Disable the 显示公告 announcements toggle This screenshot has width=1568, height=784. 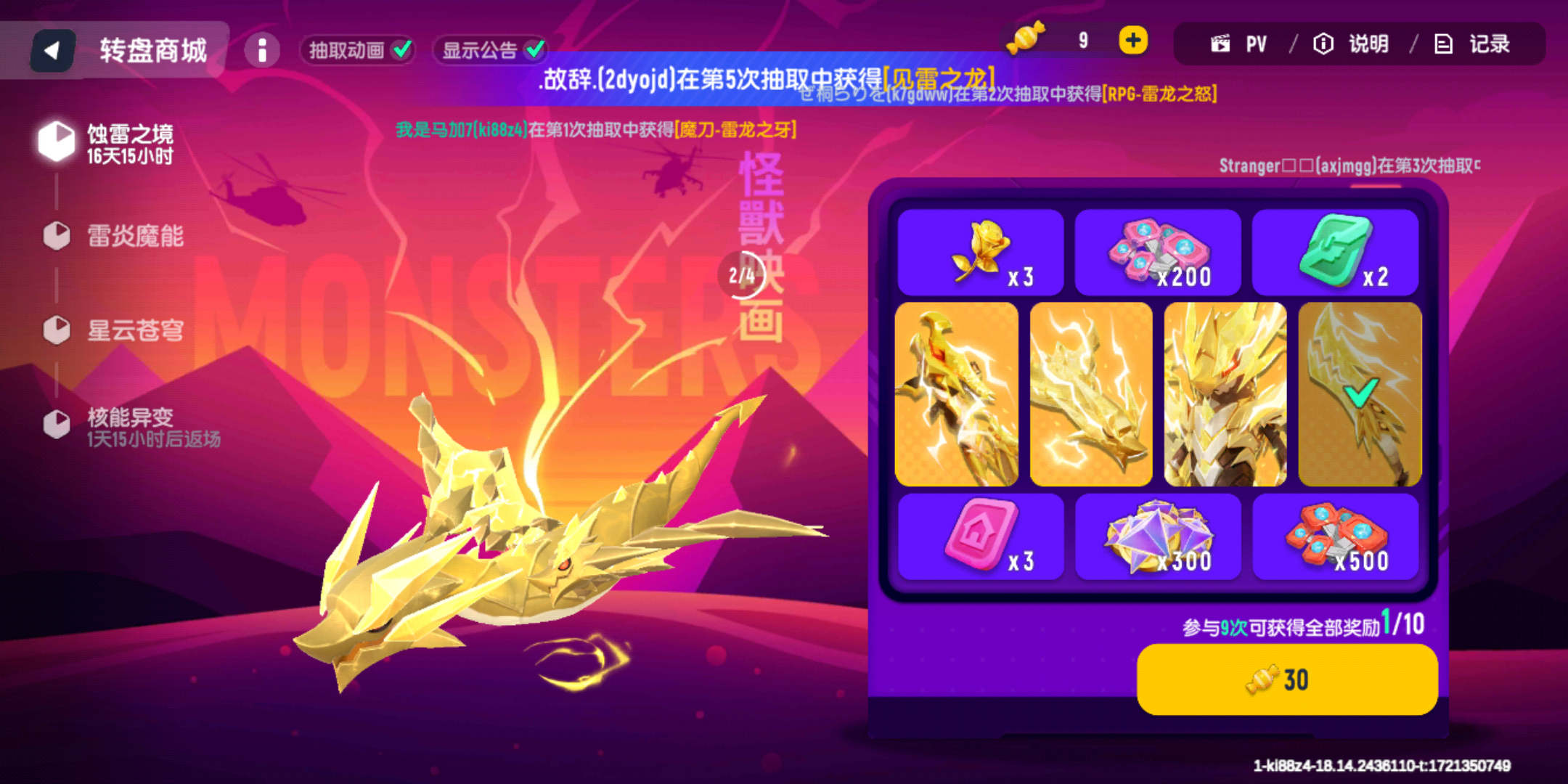pyautogui.click(x=490, y=49)
